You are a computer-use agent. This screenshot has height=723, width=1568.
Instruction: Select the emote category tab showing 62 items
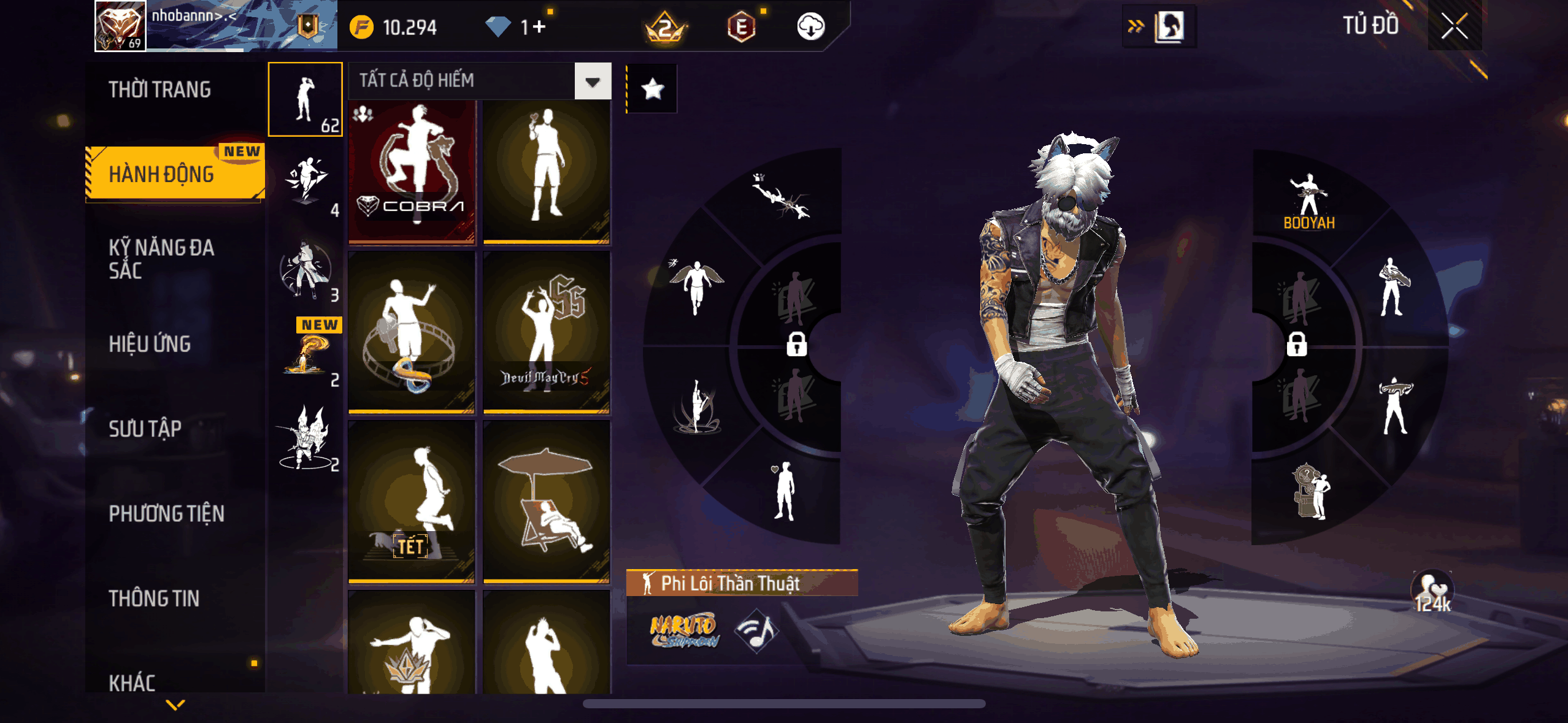pyautogui.click(x=306, y=99)
